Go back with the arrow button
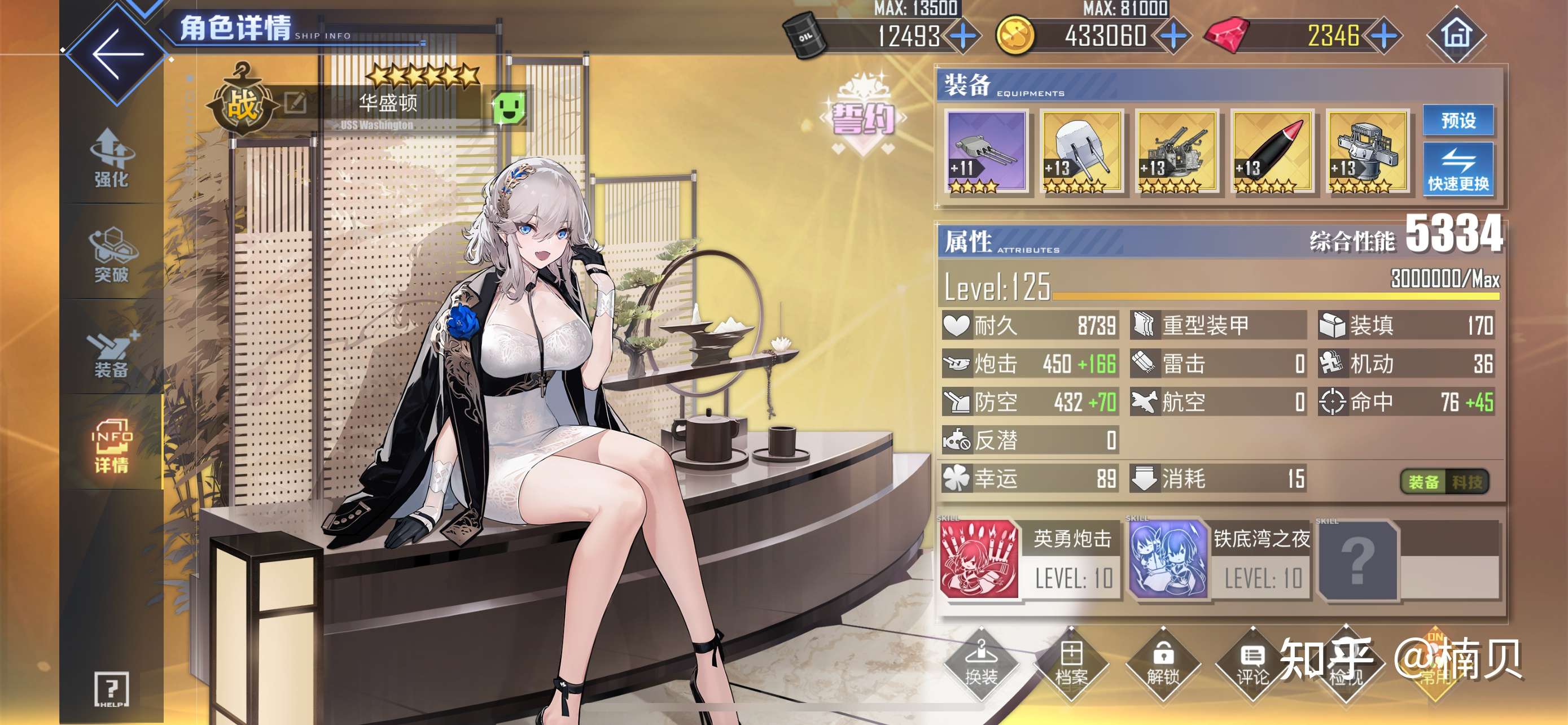Viewport: 1568px width, 725px height. [x=116, y=54]
